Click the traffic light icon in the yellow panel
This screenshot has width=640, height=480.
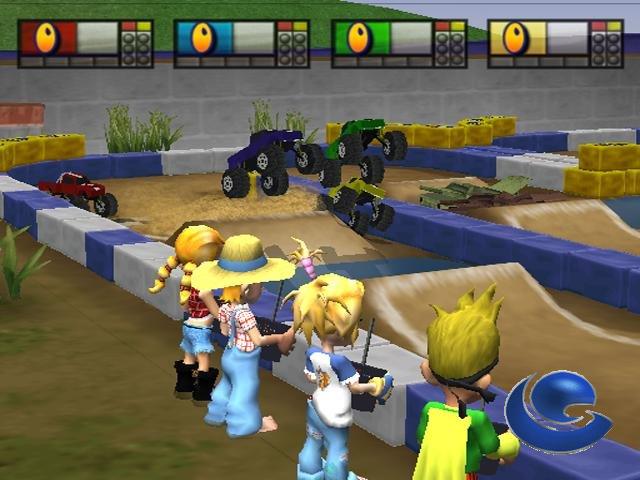(x=605, y=44)
